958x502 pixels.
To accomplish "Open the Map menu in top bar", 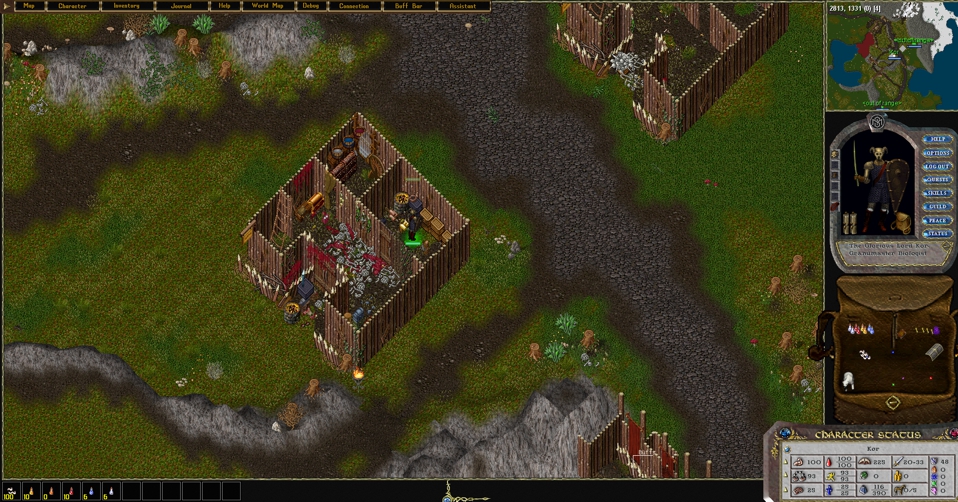I will click(28, 6).
